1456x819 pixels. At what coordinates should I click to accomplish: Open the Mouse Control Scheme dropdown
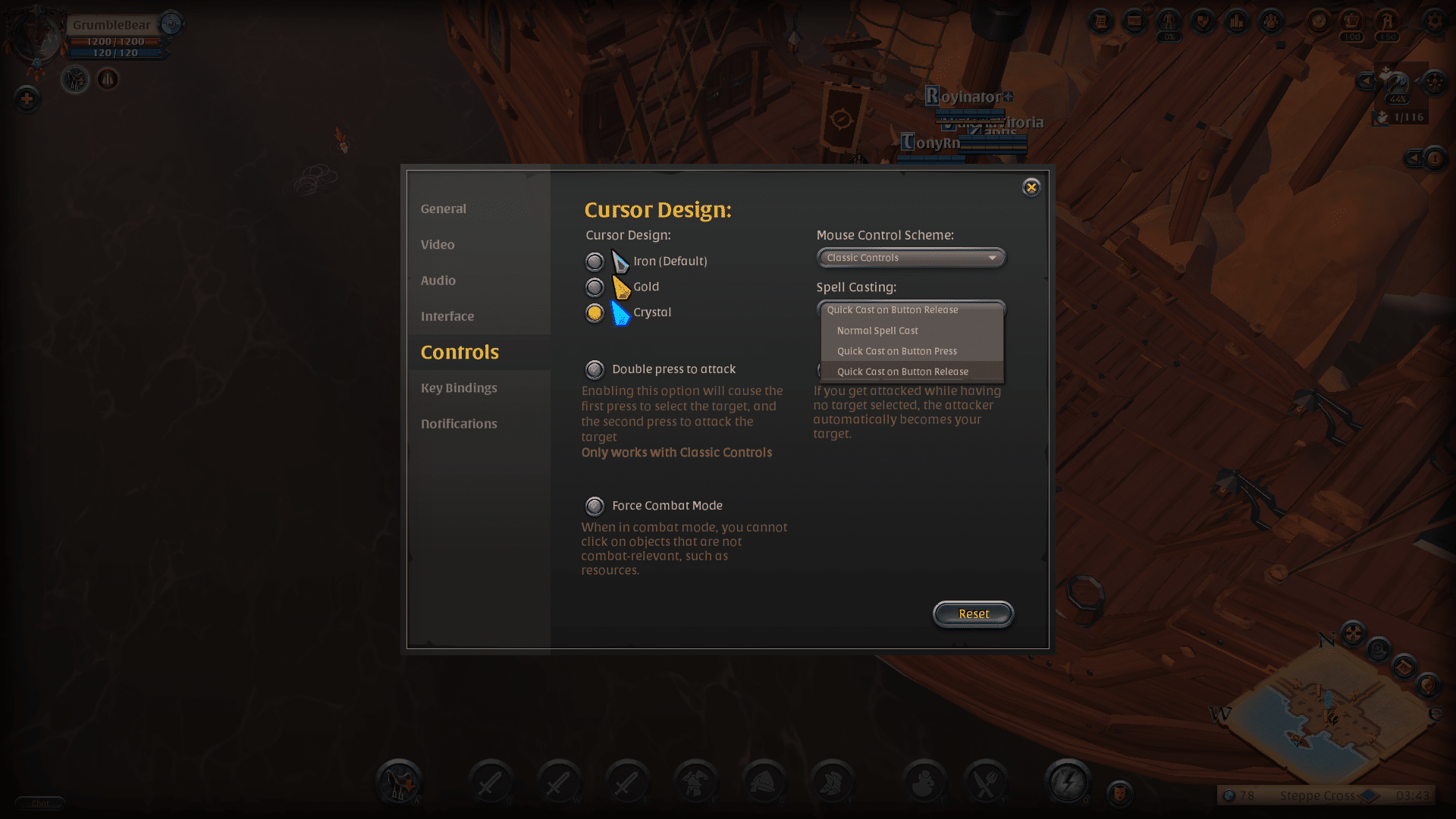click(910, 258)
